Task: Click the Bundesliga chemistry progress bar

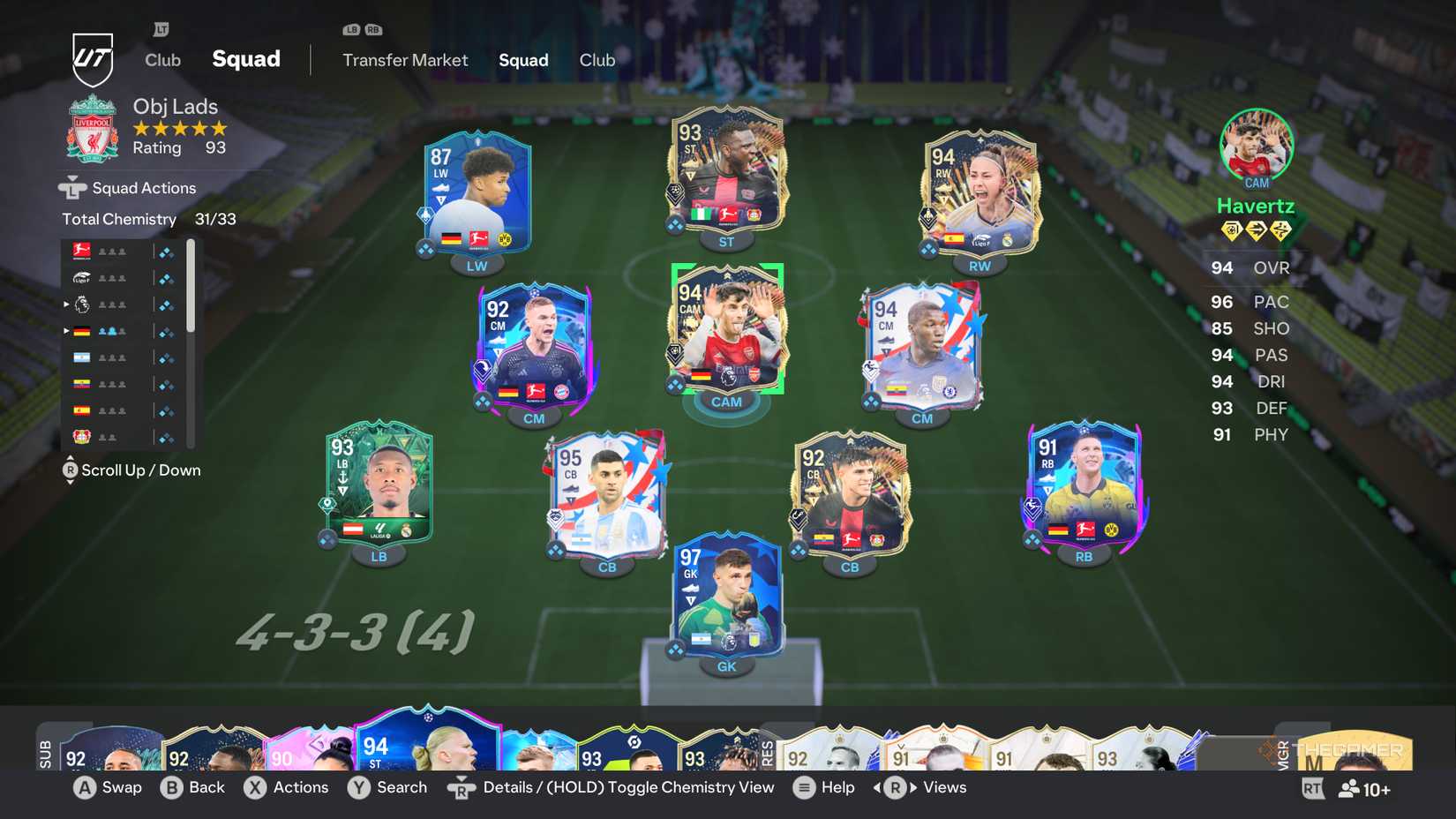Action: click(165, 251)
